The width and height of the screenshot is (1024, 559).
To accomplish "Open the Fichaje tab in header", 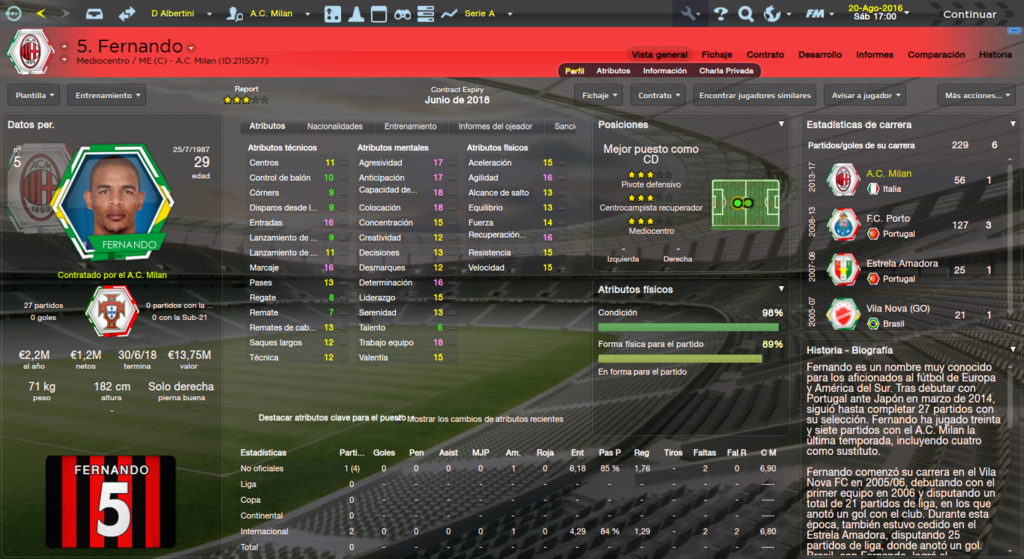I will [x=716, y=55].
